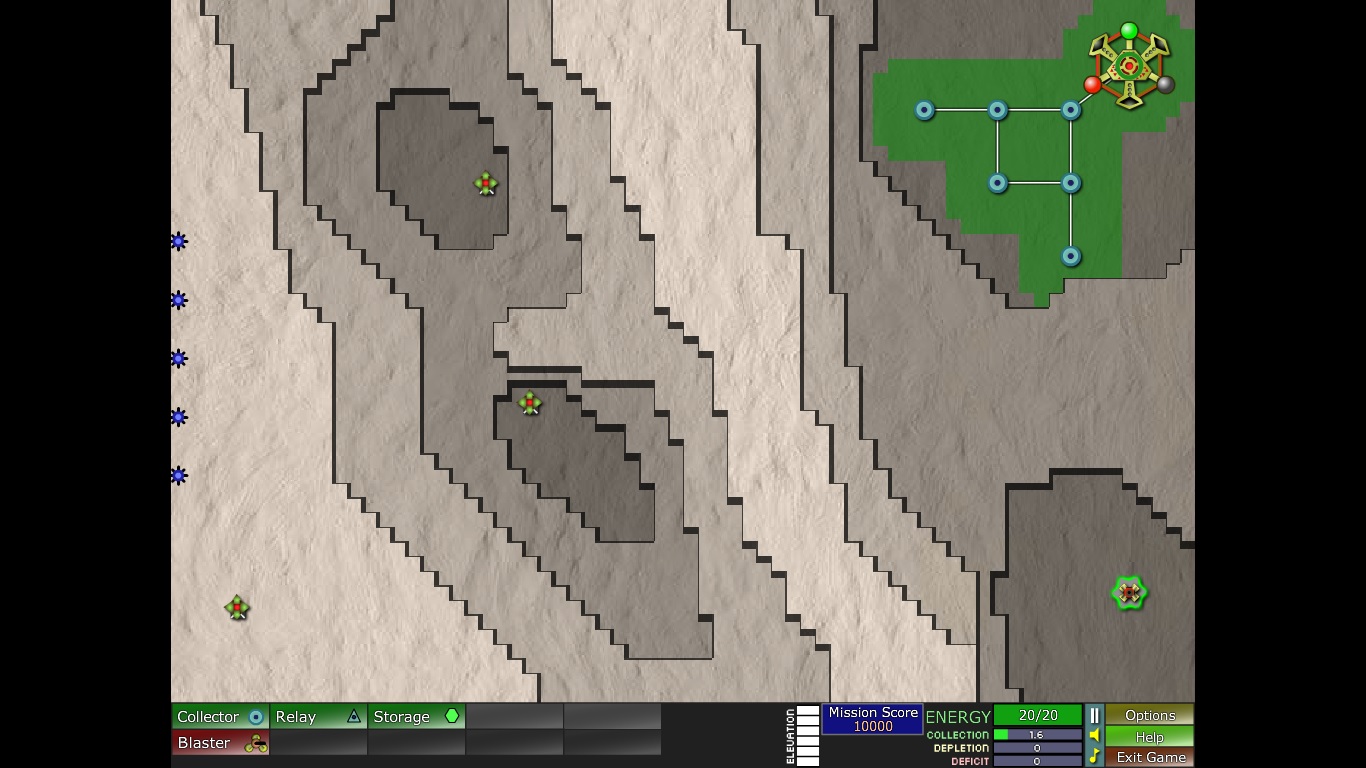This screenshot has height=768, width=1366.
Task: Select the Blaster weapon build button
Action: coord(220,743)
